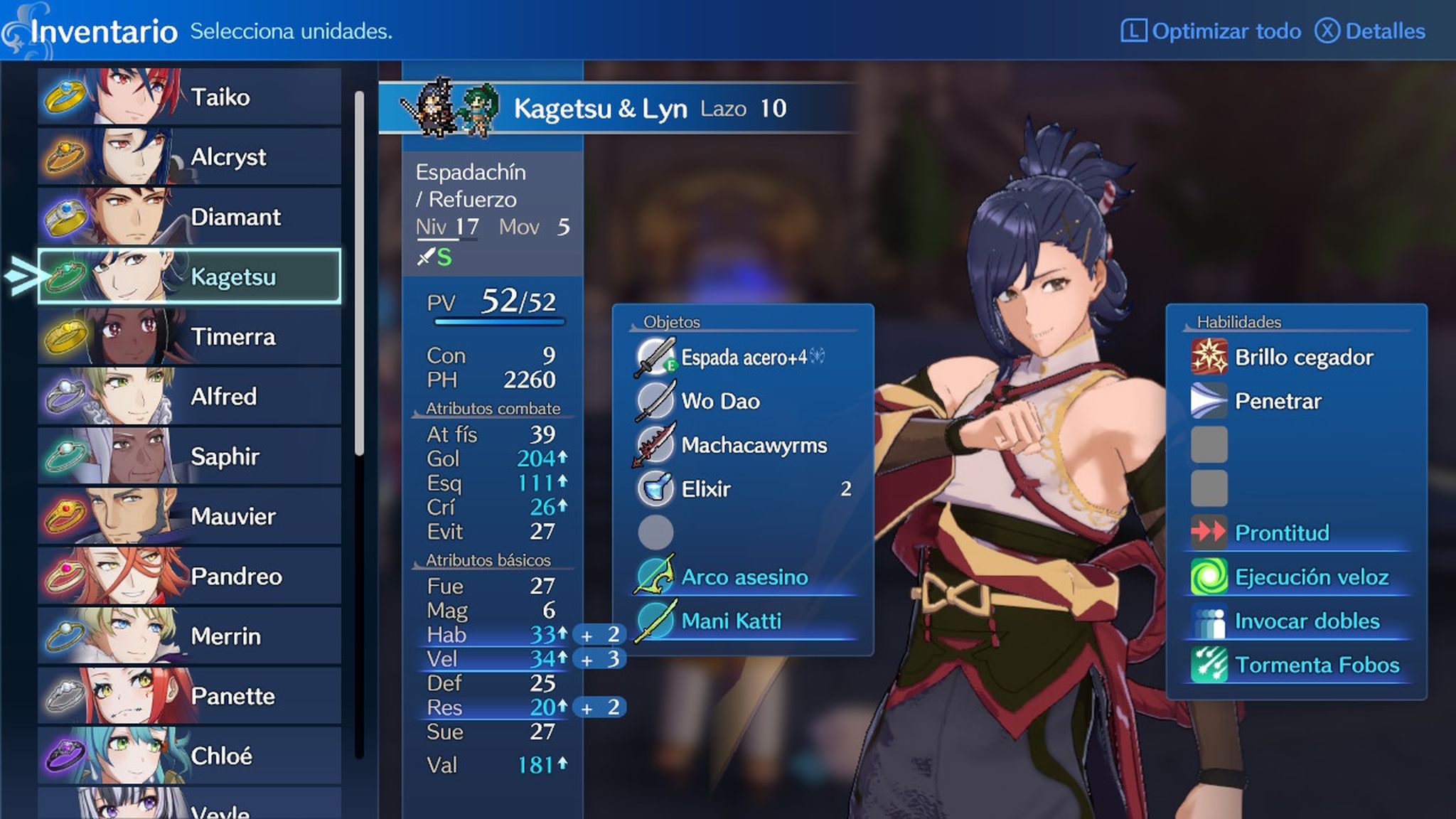Click the Brillo cegador skill icon

(x=1208, y=356)
